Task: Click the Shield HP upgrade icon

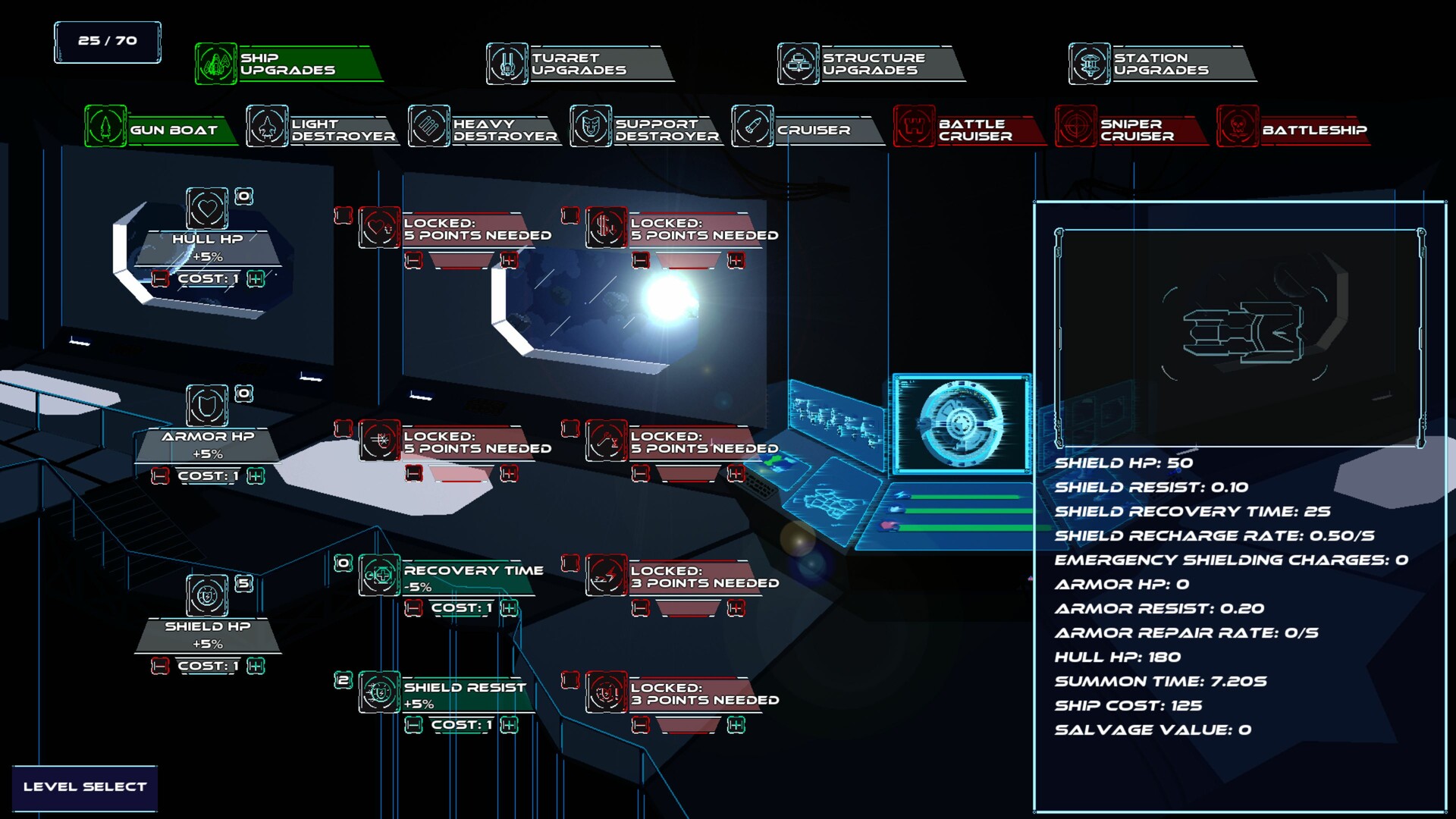Action: tap(206, 593)
